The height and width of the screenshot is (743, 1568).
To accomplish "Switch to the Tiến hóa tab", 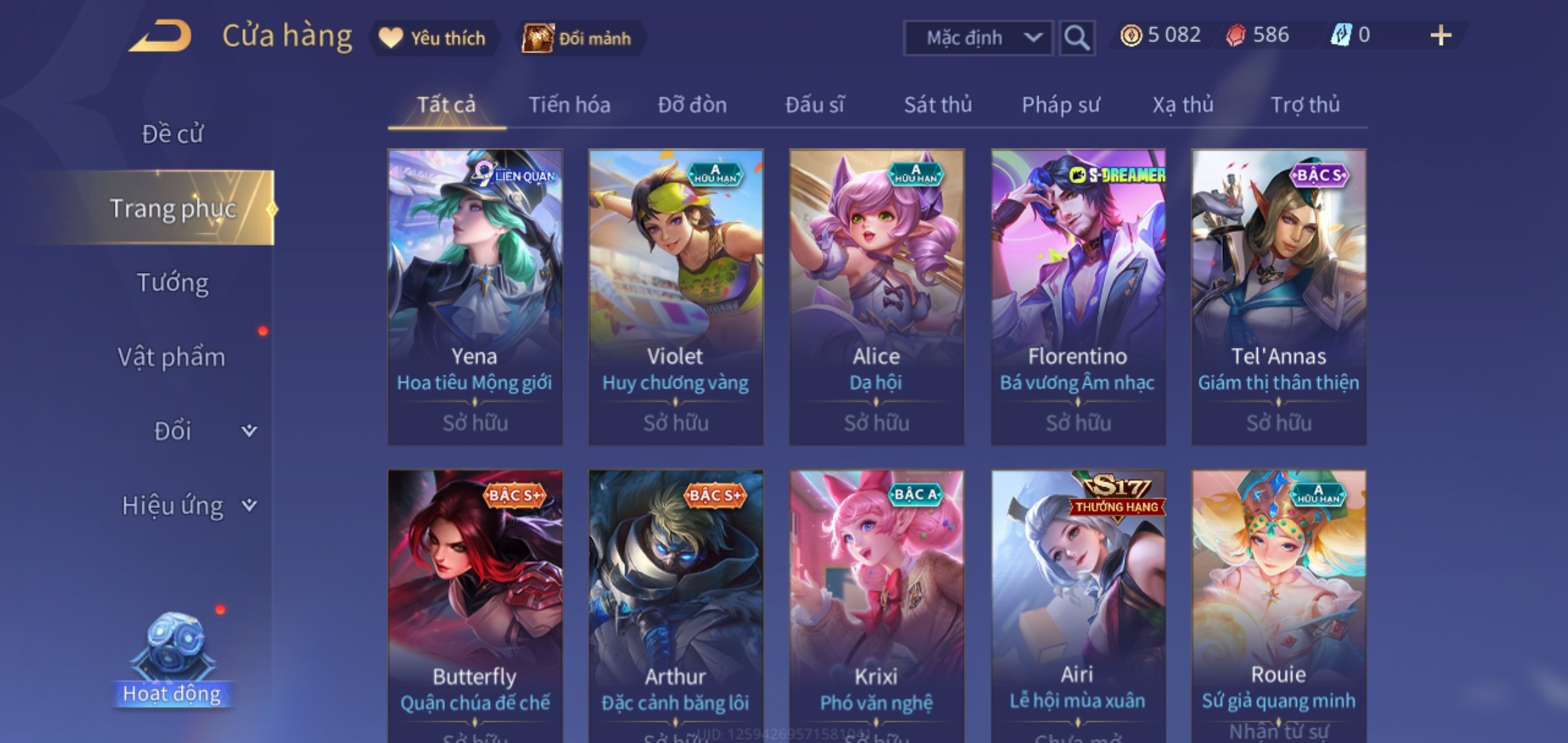I will tap(569, 105).
